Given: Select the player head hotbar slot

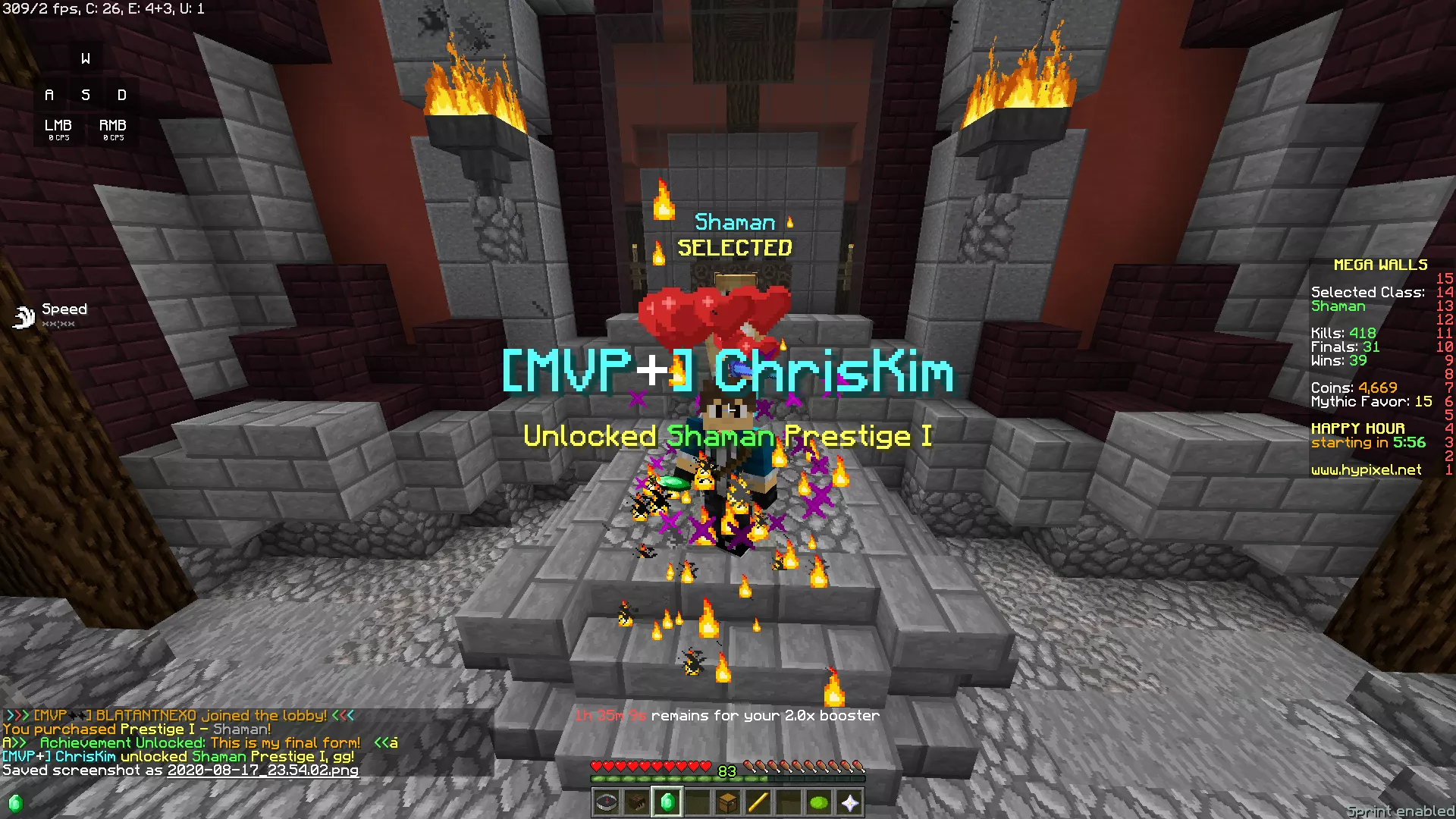Looking at the screenshot, I should 637,802.
